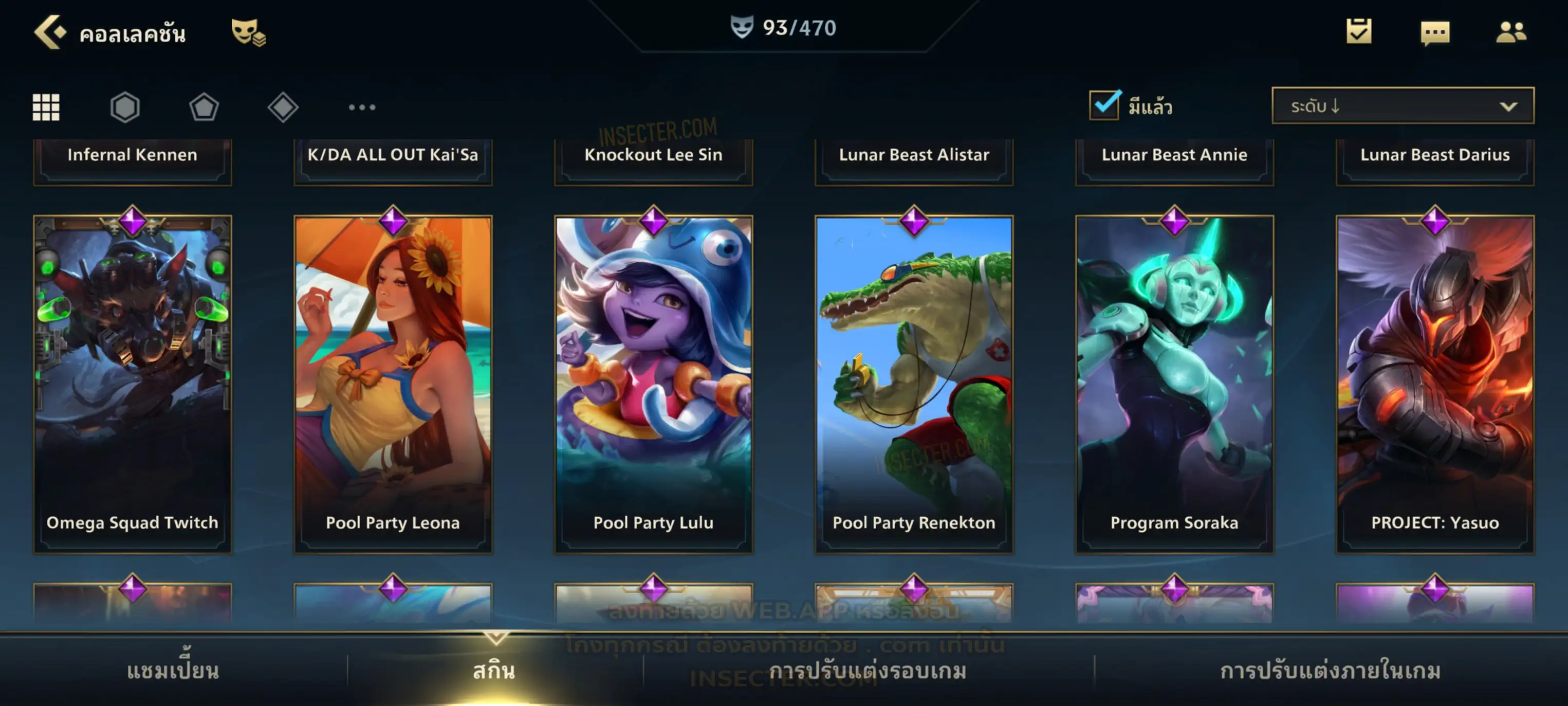Select the grid all-skins filter
The image size is (1568, 706).
pyautogui.click(x=46, y=107)
